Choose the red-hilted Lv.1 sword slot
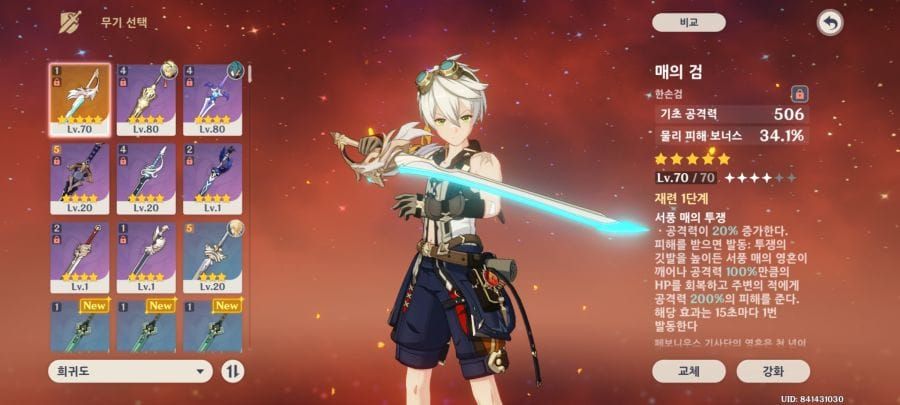 (80, 256)
